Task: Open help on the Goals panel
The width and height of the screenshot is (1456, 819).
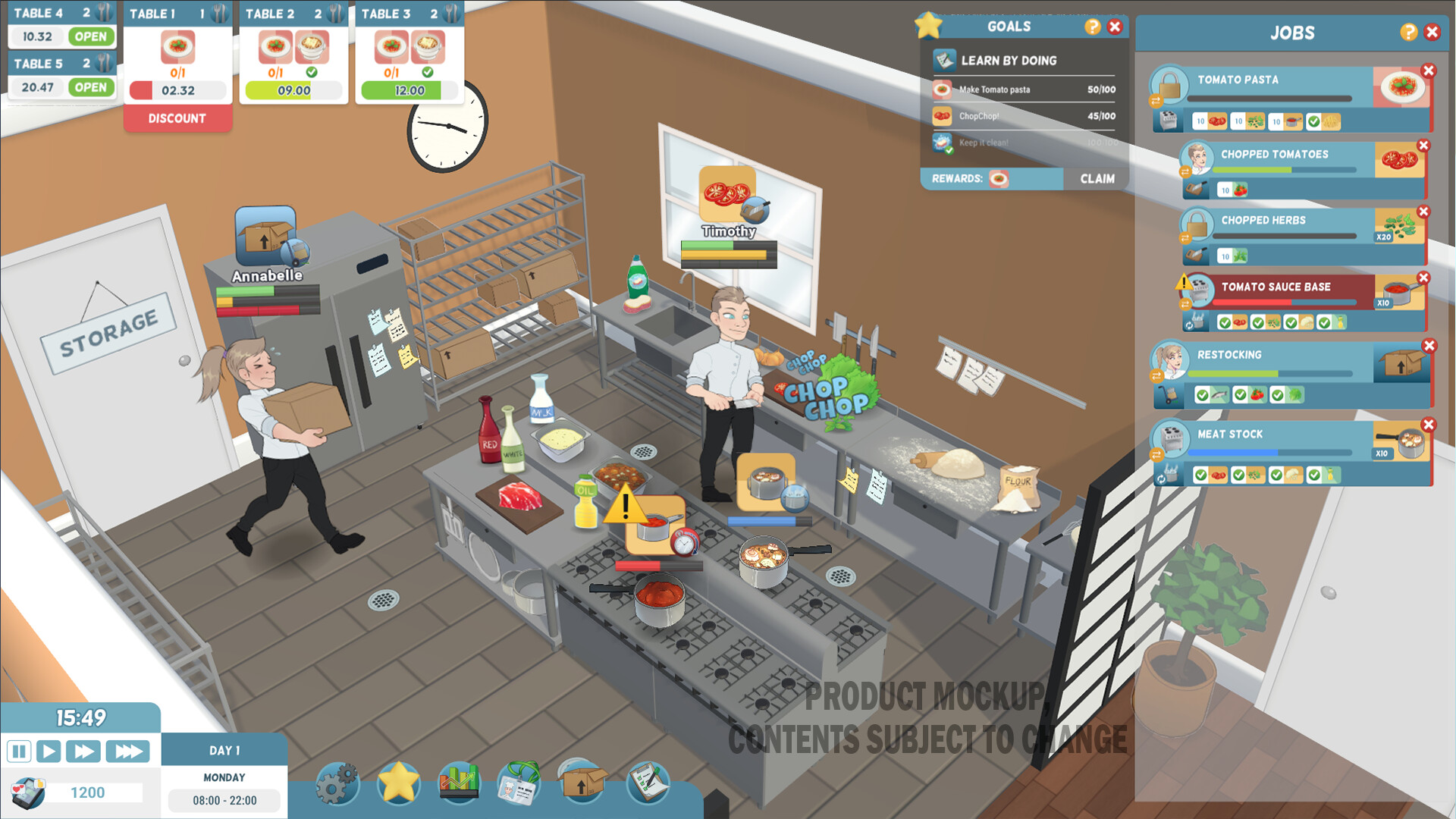Action: pos(1091,27)
